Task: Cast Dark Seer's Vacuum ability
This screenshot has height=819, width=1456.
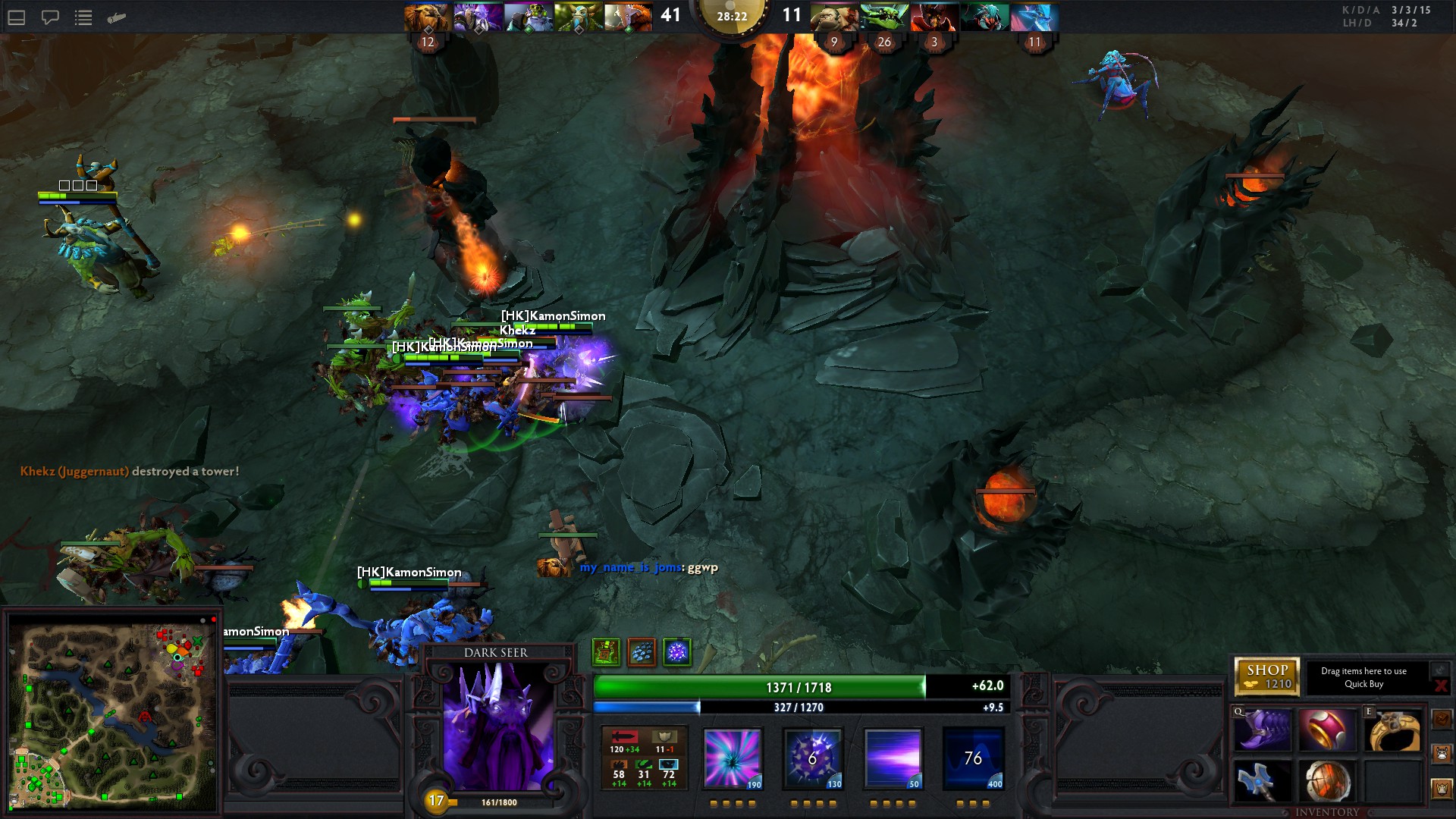Action: click(x=732, y=758)
